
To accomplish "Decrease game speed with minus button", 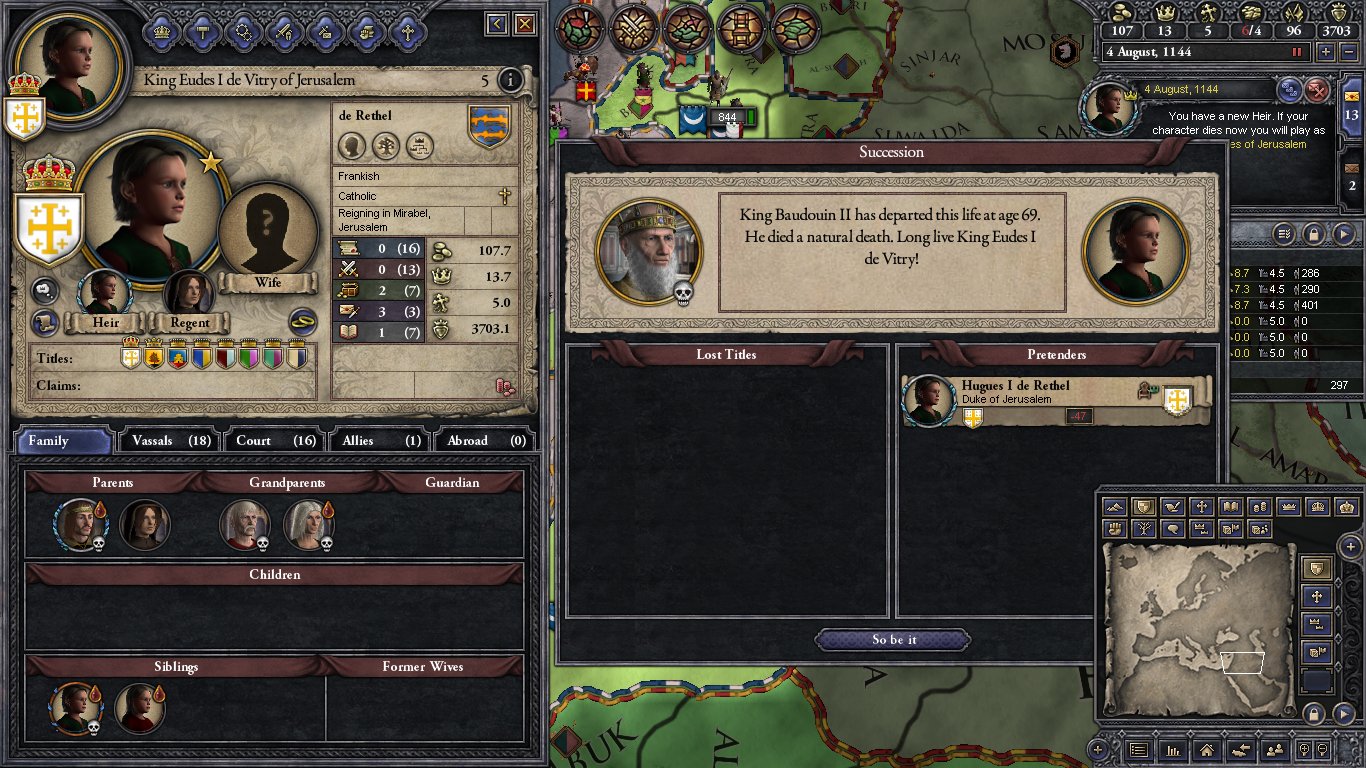I will pos(1350,51).
